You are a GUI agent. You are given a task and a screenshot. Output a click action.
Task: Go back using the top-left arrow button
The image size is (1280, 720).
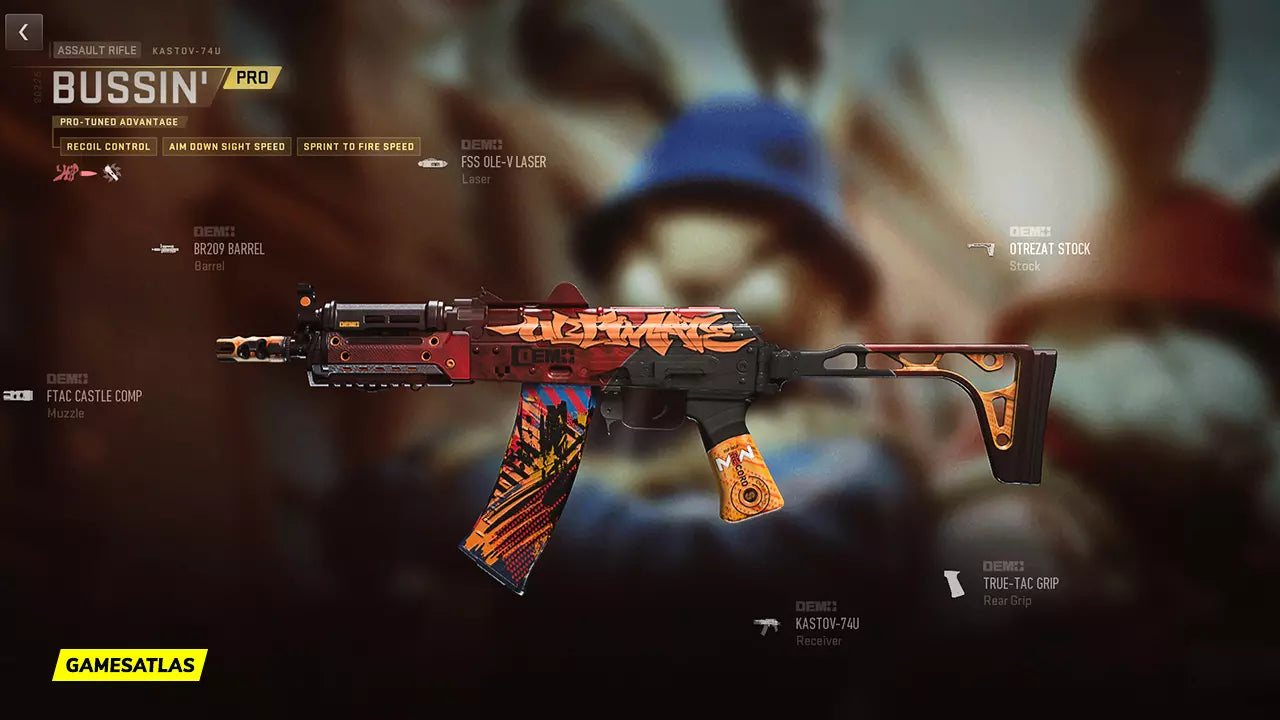pos(24,32)
